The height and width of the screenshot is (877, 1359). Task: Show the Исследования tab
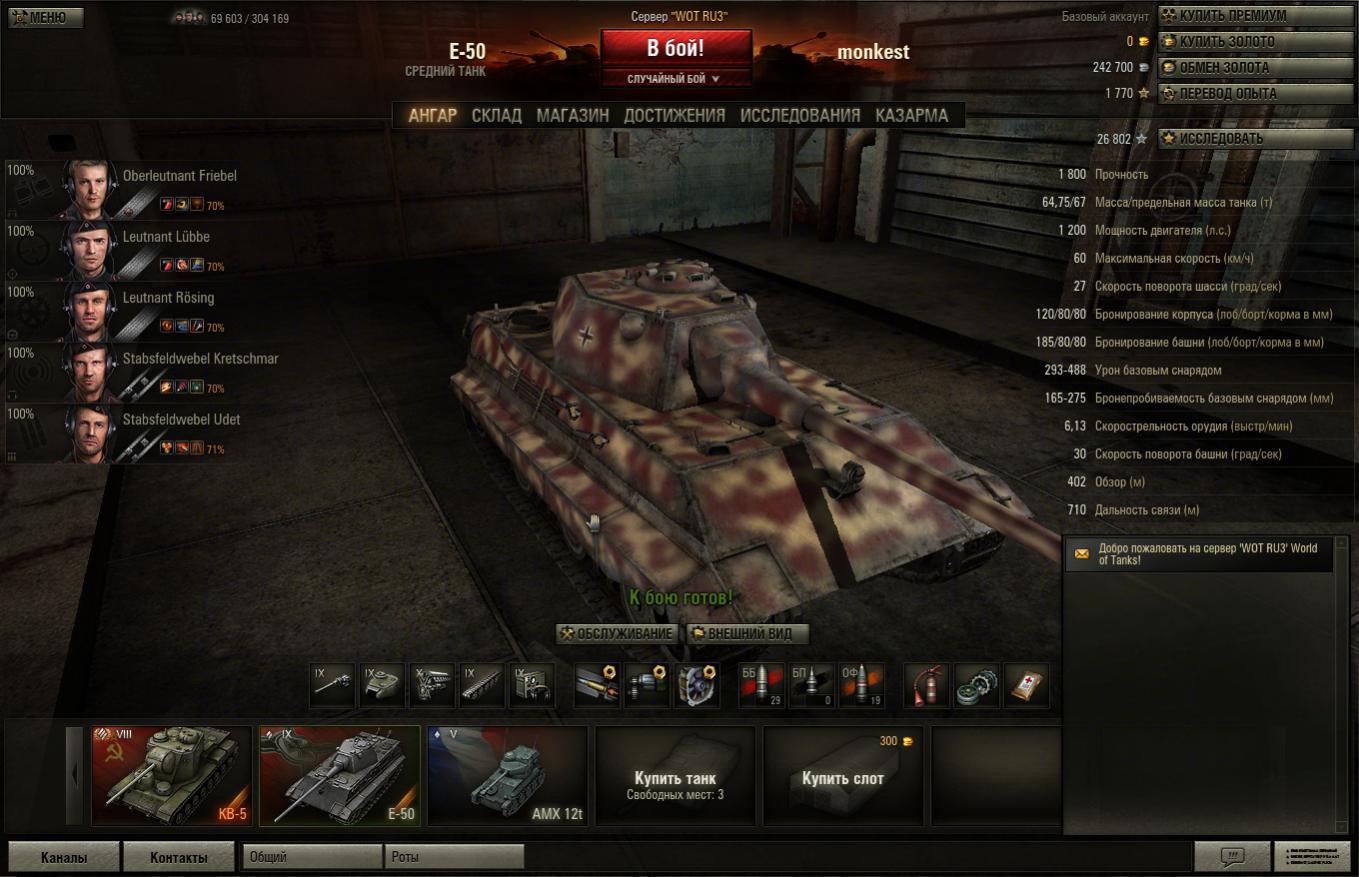[799, 115]
